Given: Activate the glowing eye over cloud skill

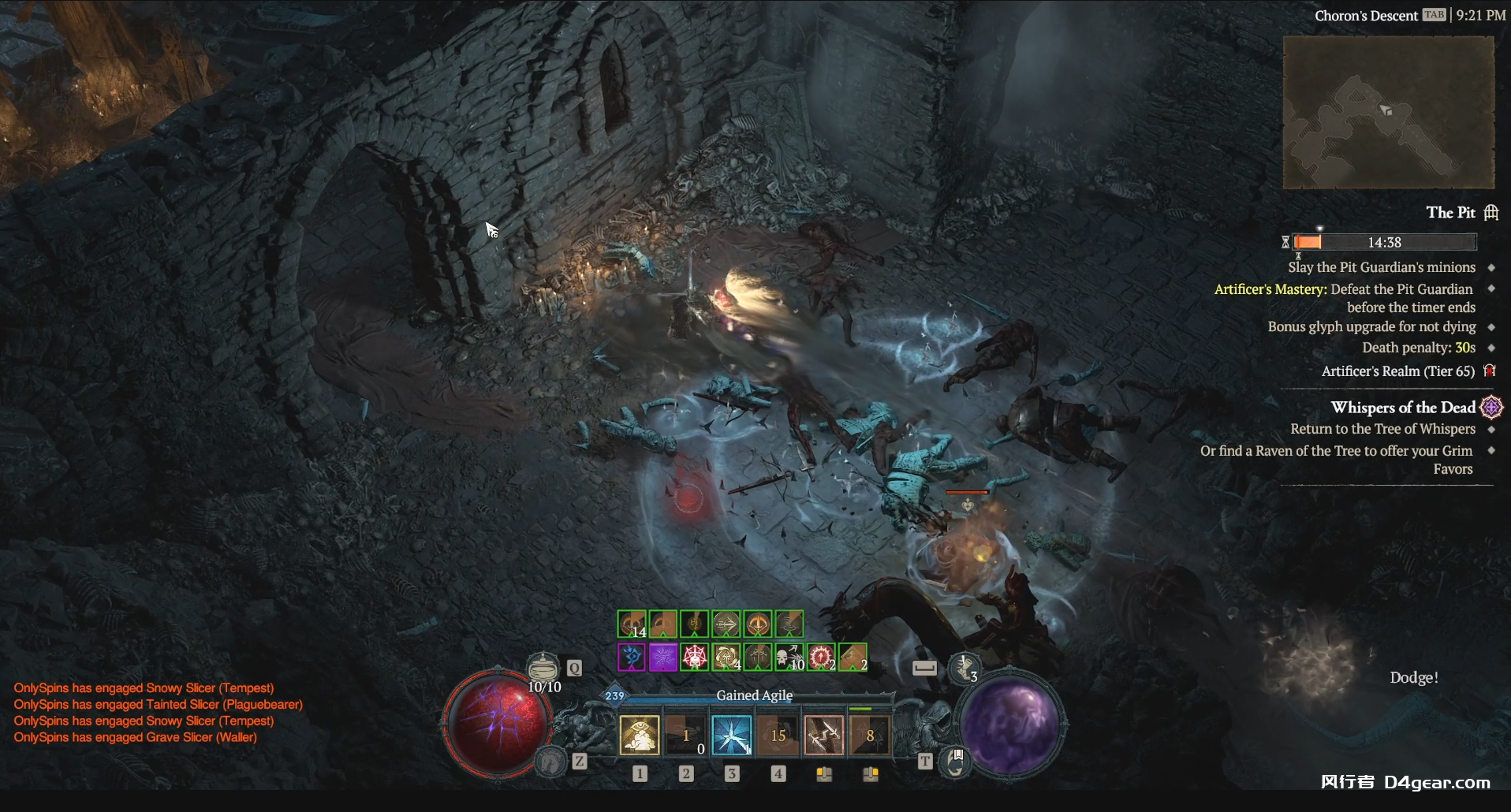Looking at the screenshot, I should 640,736.
